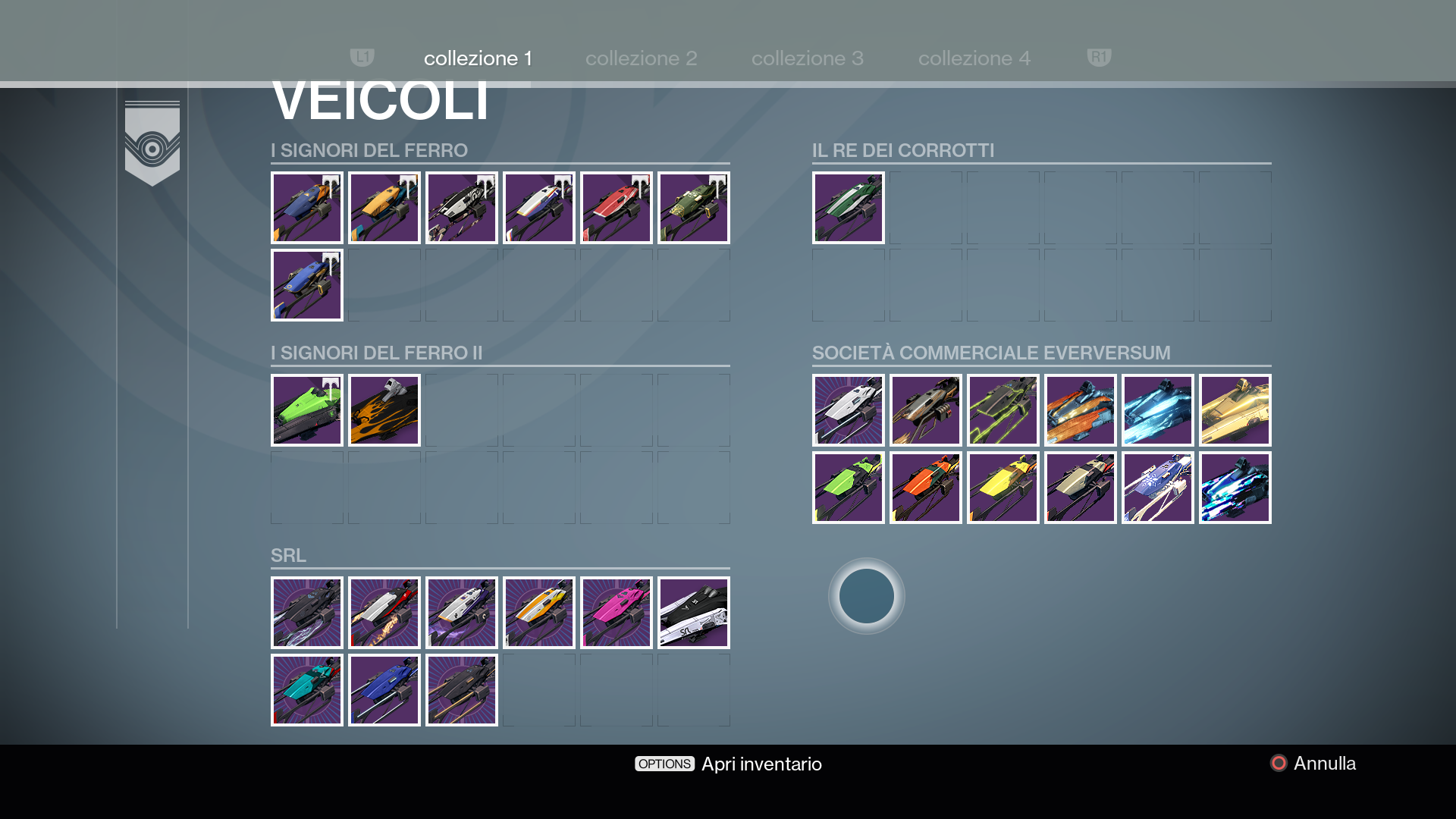This screenshot has height=819, width=1456.
Task: Pick the glowing cyan Eververse sparrow
Action: pyautogui.click(x=1158, y=410)
